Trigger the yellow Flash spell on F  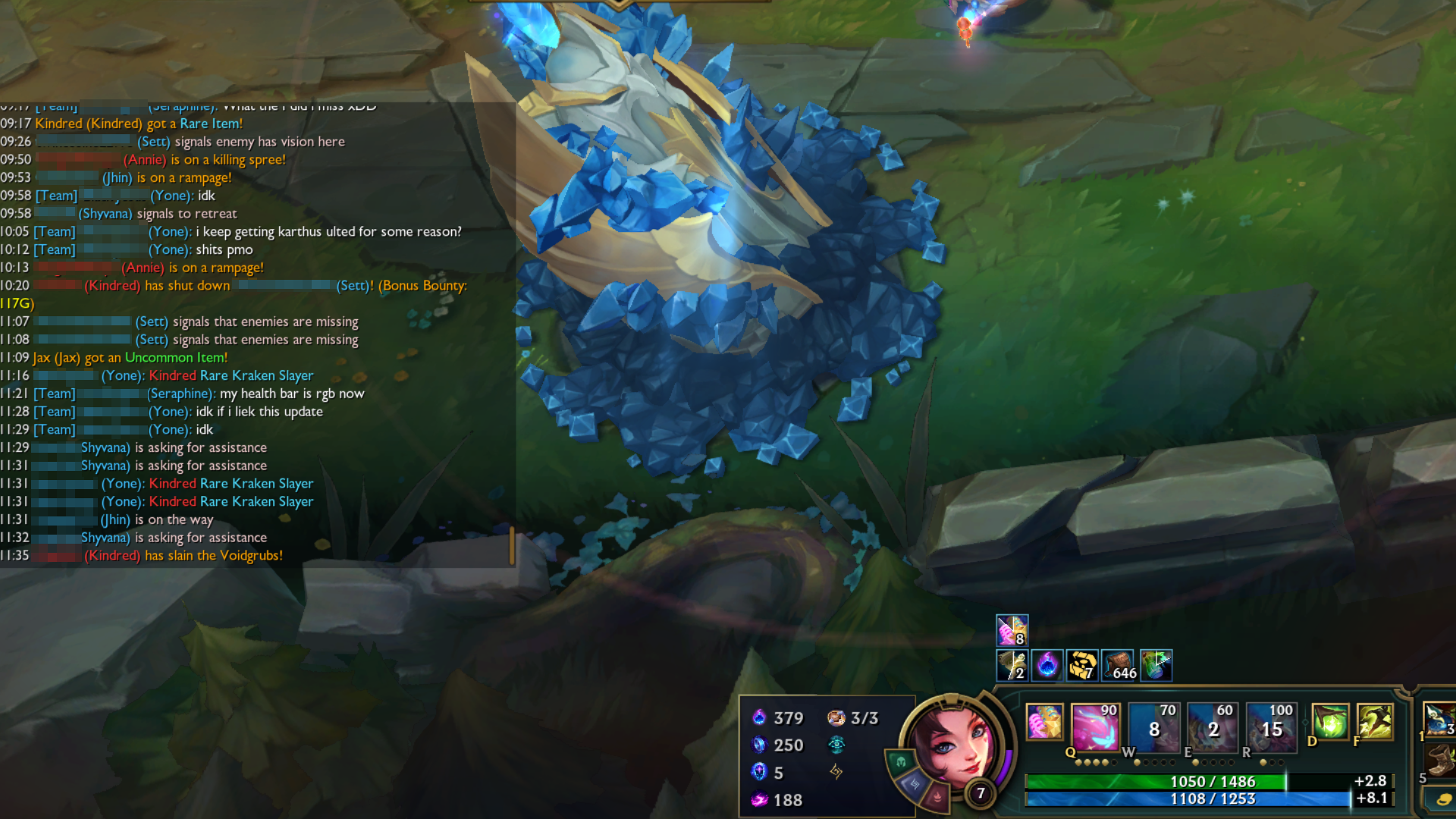click(x=1374, y=721)
